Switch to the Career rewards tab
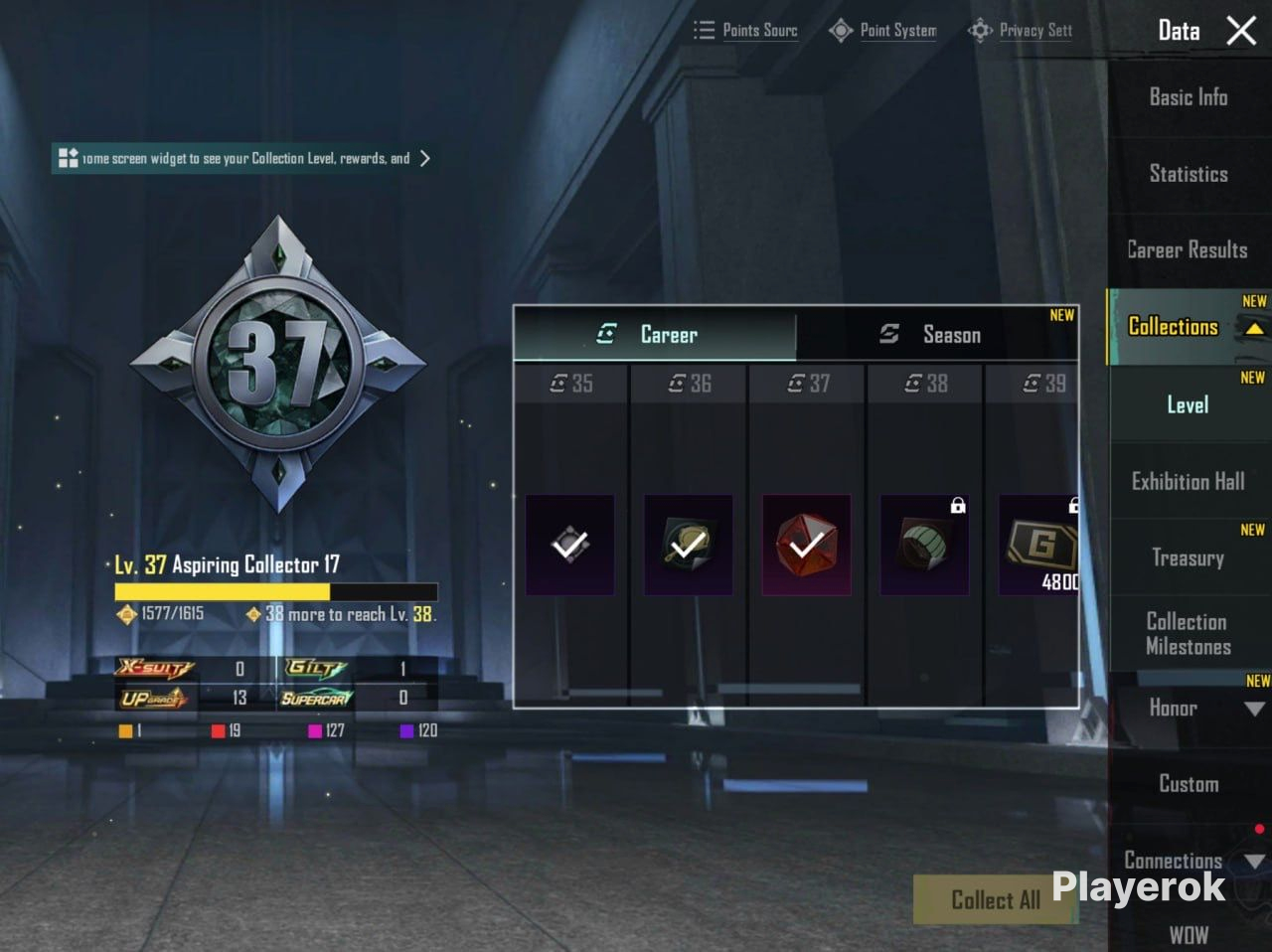The height and width of the screenshot is (952, 1272). click(x=655, y=335)
